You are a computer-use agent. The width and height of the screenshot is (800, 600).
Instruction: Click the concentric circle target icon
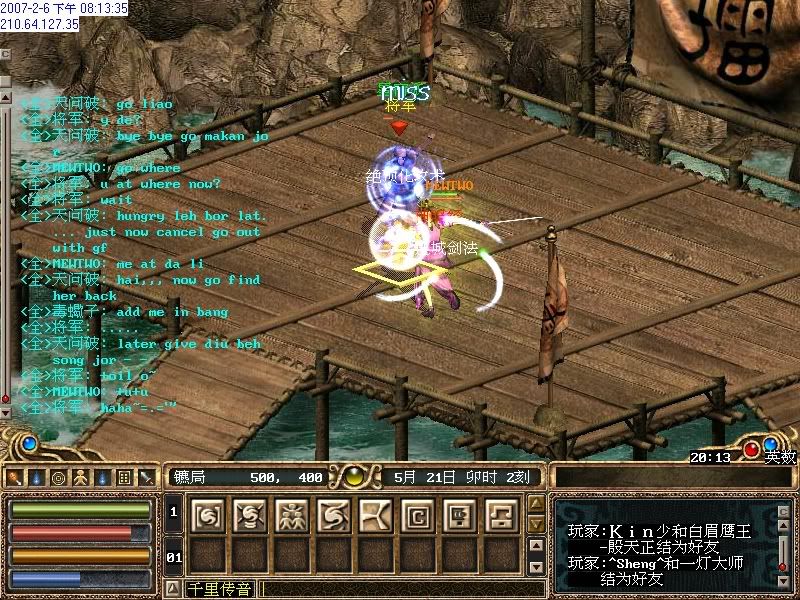[58, 477]
